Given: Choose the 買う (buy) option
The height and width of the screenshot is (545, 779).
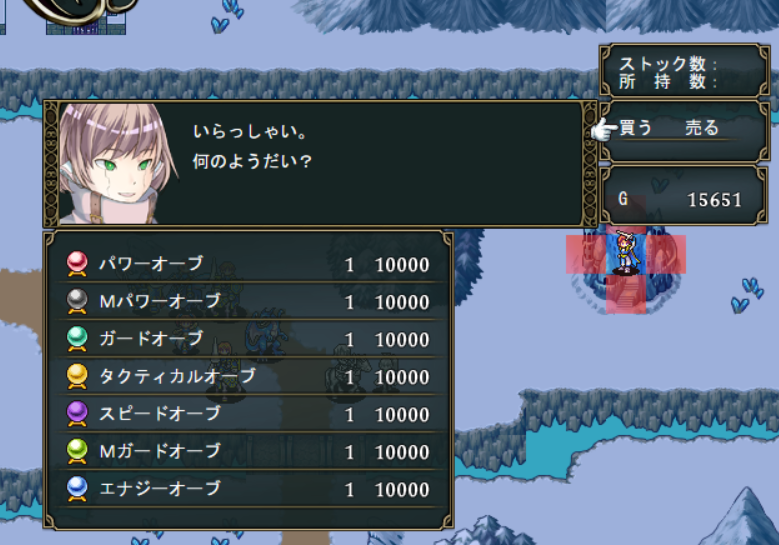Looking at the screenshot, I should 636,128.
